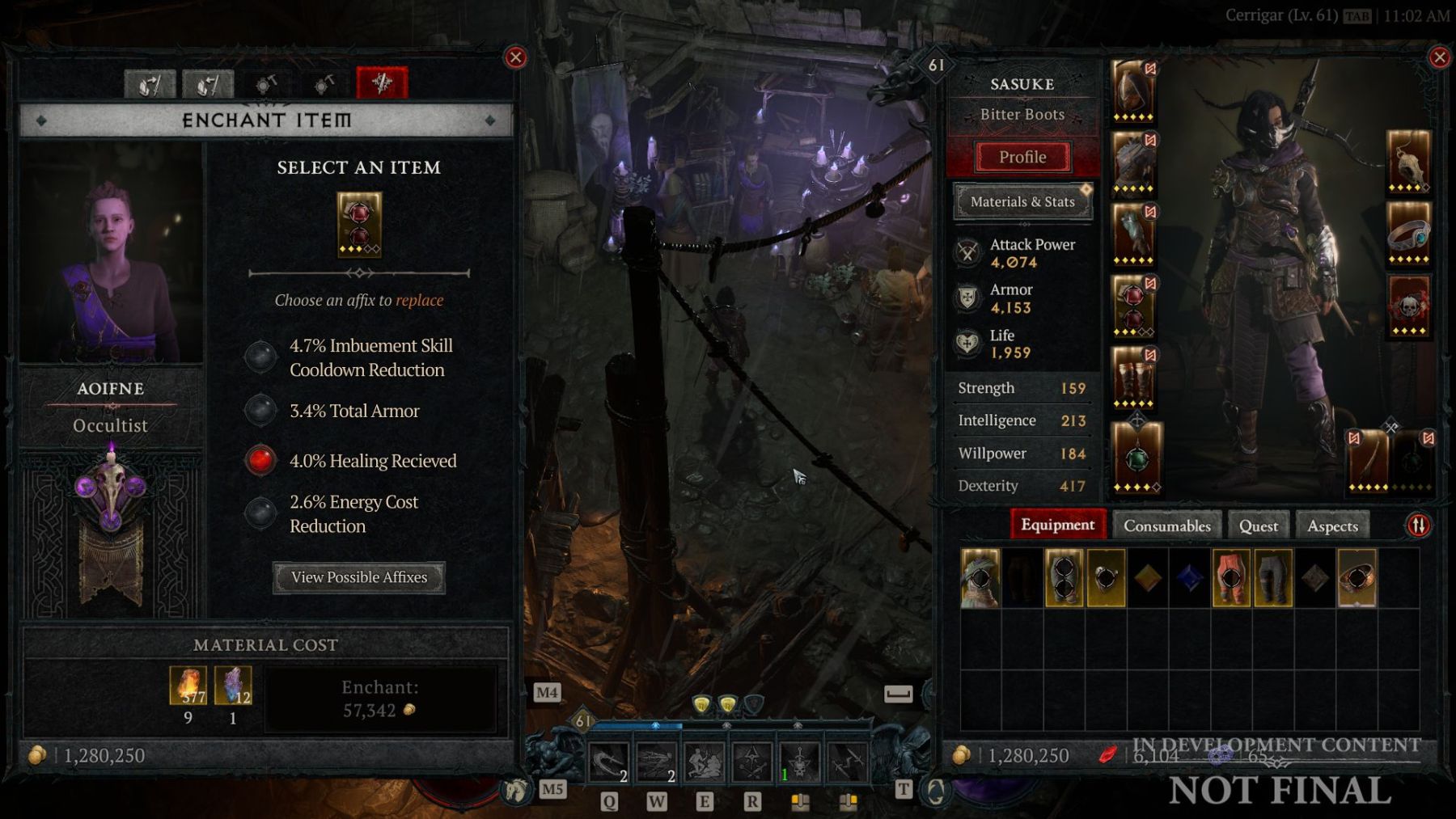Click the selected item slot under Select an Item
Image resolution: width=1456 pixels, height=819 pixels.
pyautogui.click(x=359, y=225)
